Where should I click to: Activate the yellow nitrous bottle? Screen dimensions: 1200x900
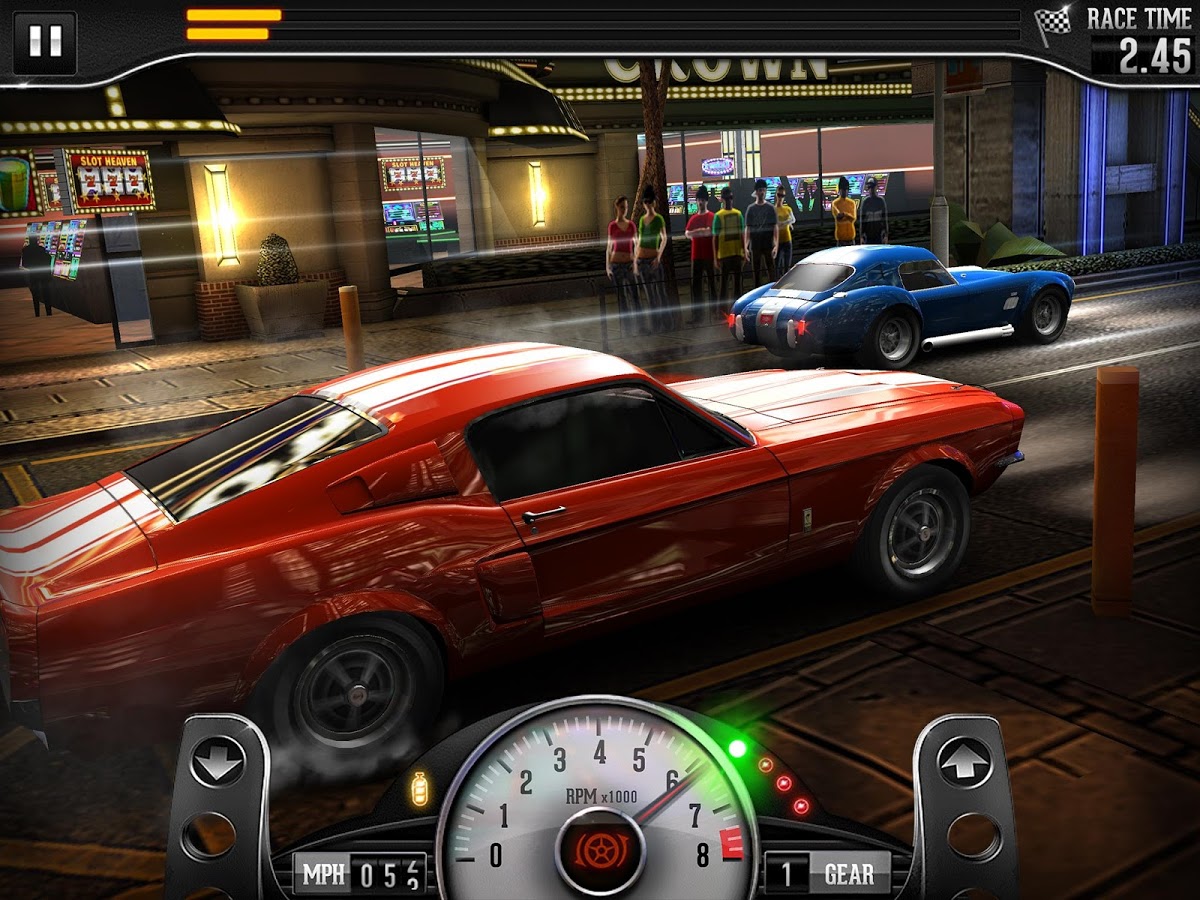pos(420,789)
